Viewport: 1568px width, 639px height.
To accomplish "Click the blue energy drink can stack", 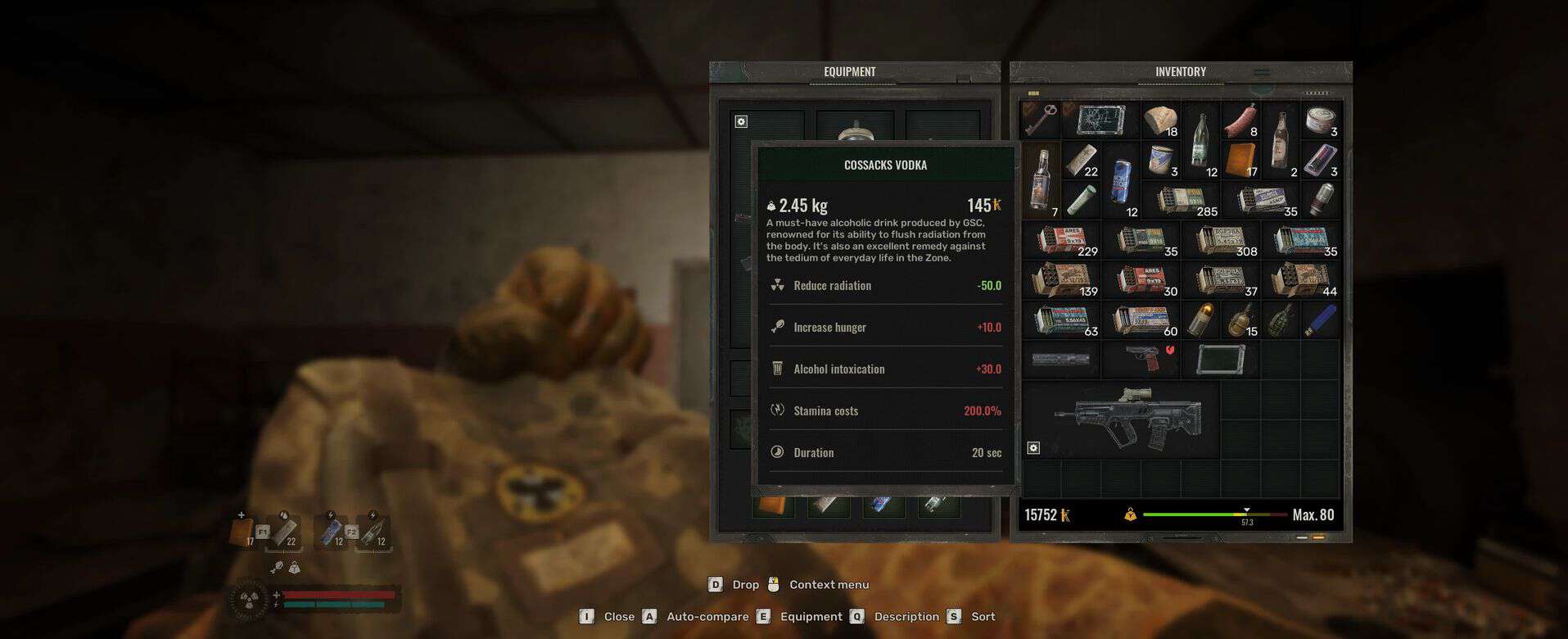I will [1120, 179].
